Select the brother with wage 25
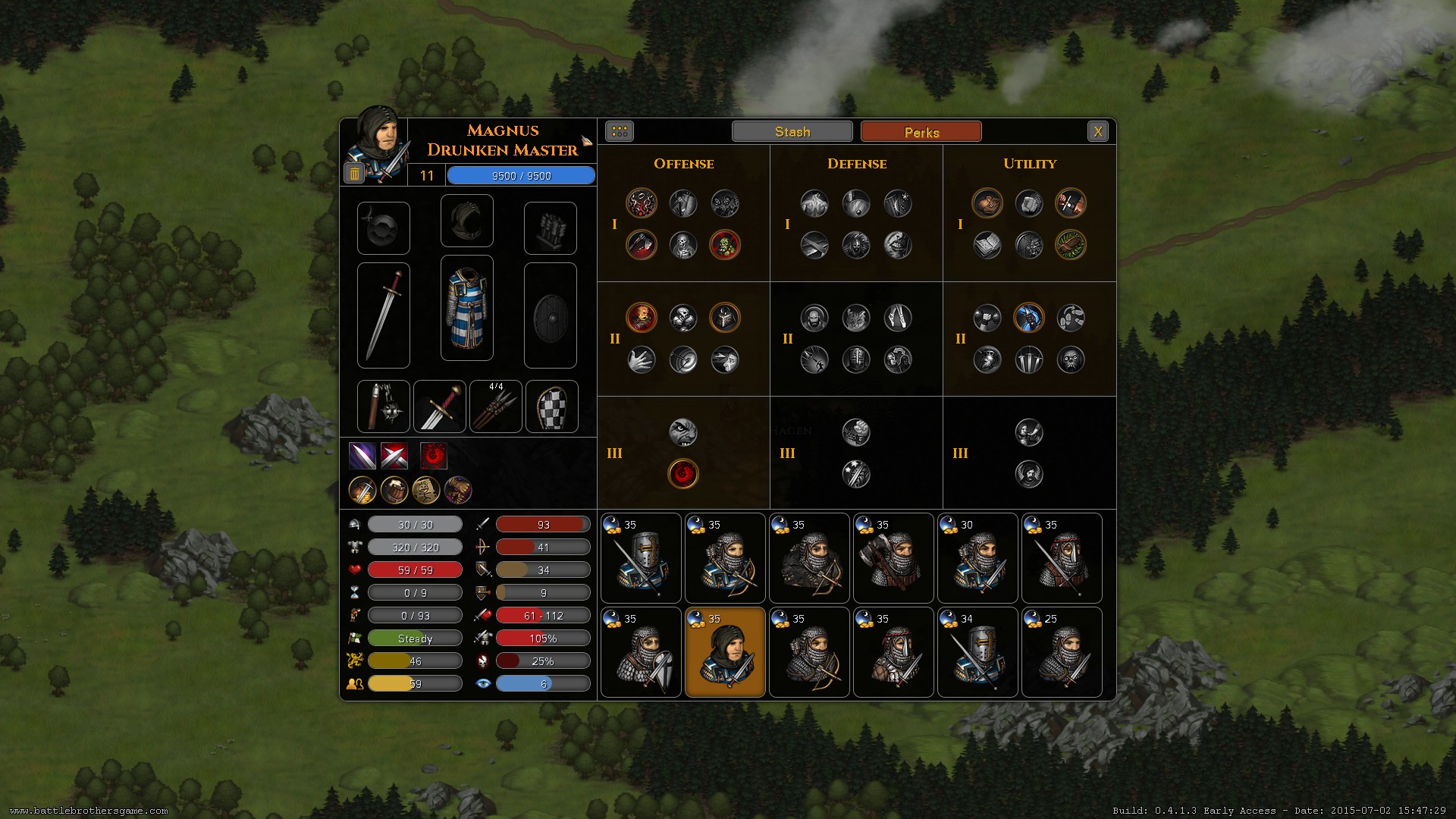Viewport: 1456px width, 819px height. (1062, 652)
